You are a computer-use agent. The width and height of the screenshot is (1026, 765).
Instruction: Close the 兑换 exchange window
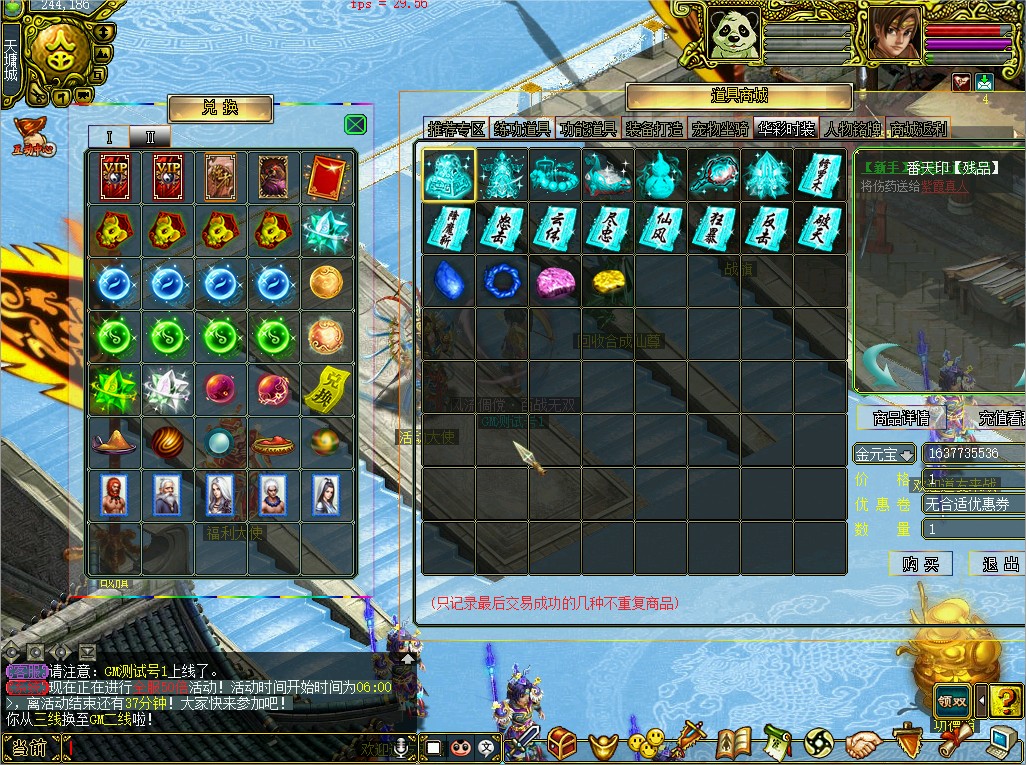click(355, 124)
